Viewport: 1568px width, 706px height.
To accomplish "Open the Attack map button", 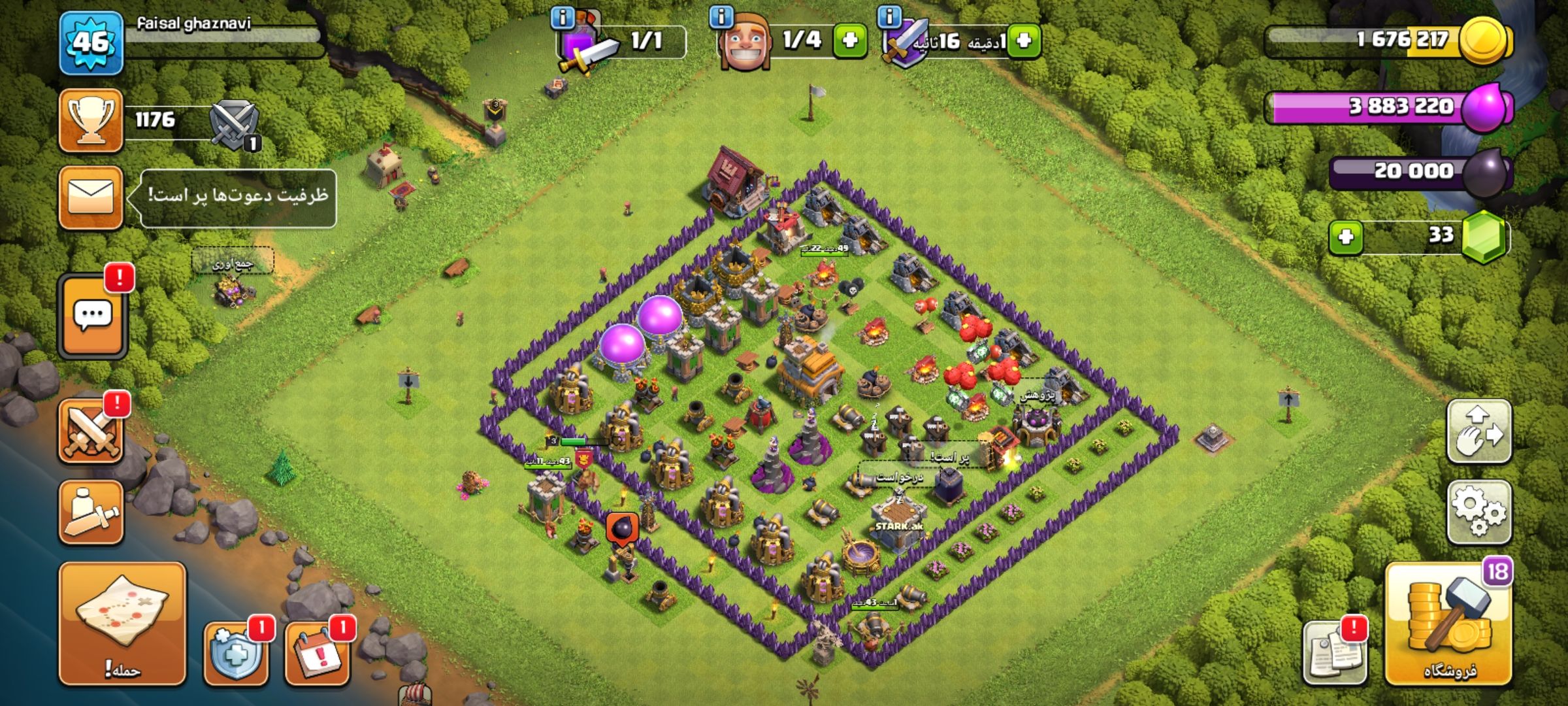I will [x=122, y=623].
